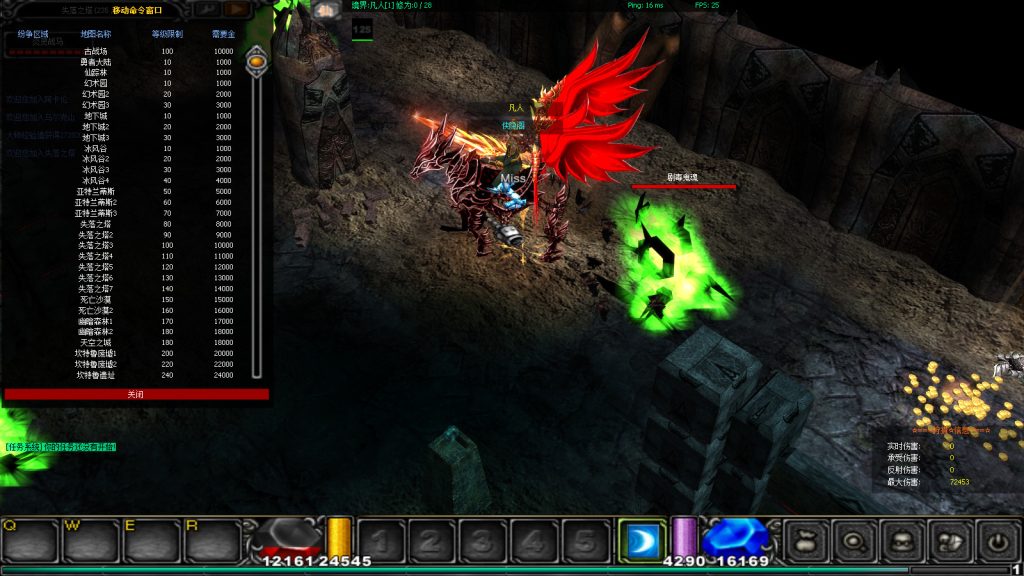Click the Q item slot

point(29,541)
